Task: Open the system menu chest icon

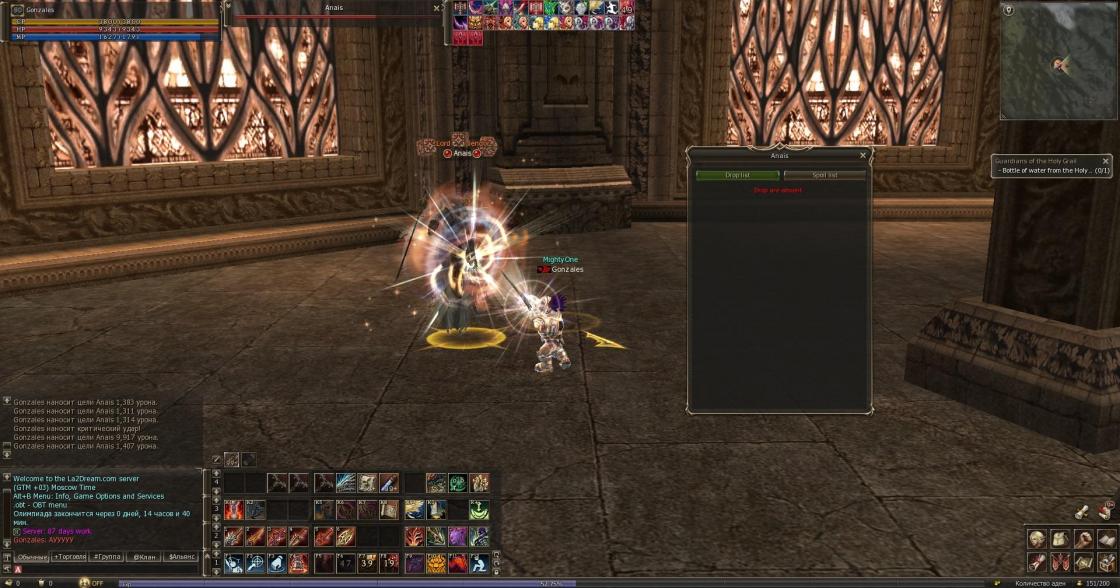Action: click(x=1106, y=561)
